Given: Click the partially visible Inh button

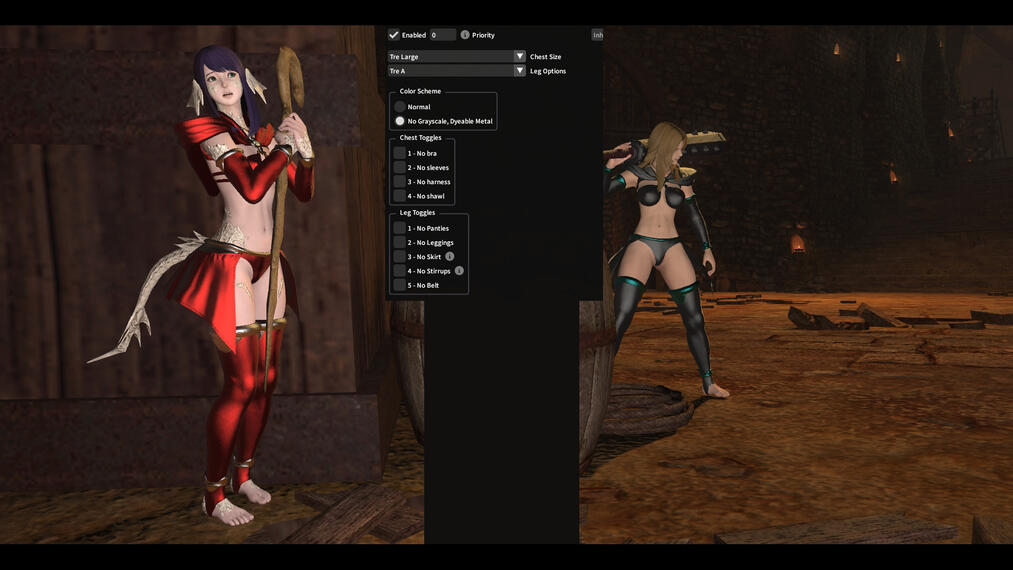Looking at the screenshot, I should click(597, 35).
